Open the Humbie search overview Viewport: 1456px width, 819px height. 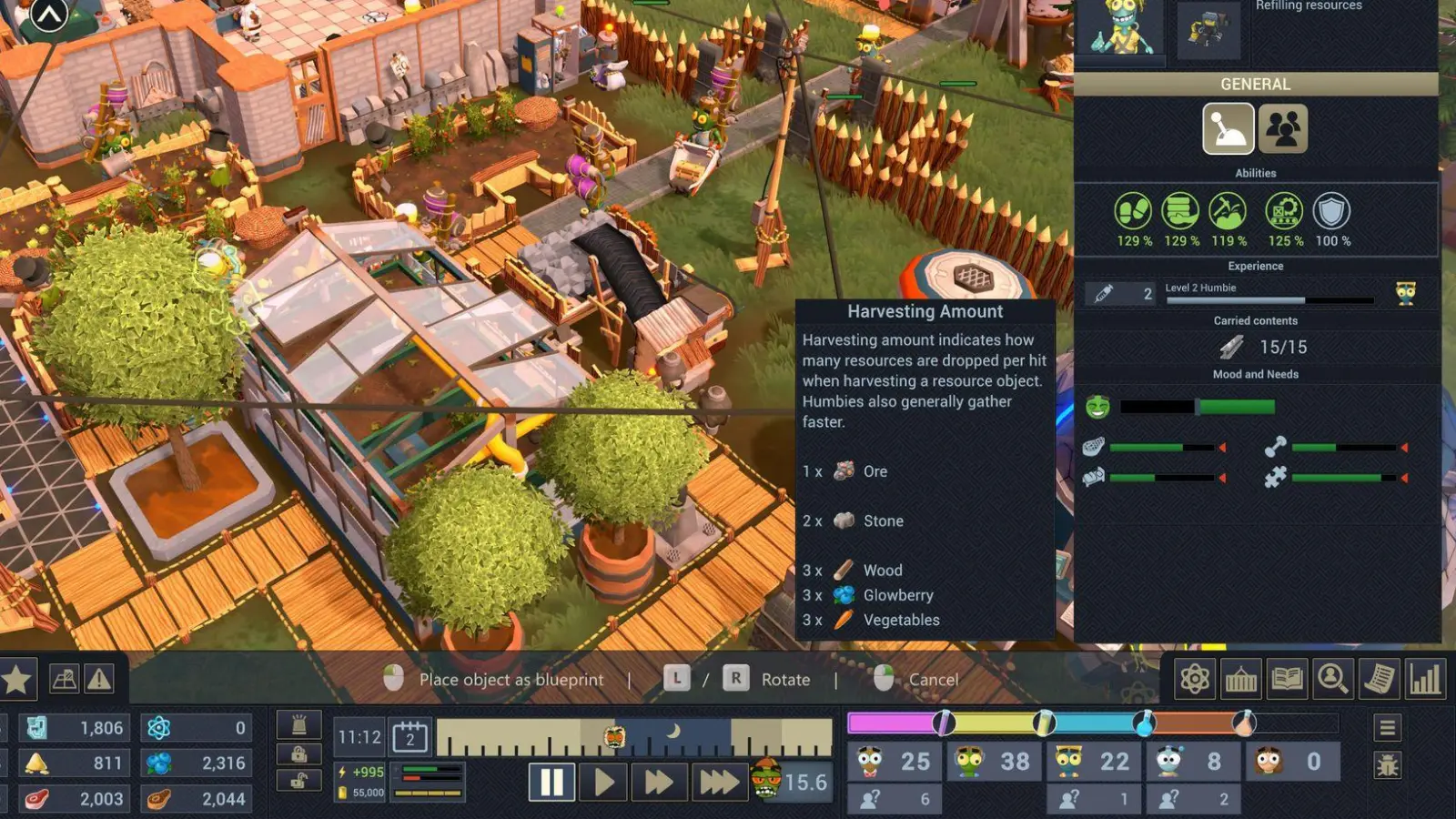(1332, 679)
